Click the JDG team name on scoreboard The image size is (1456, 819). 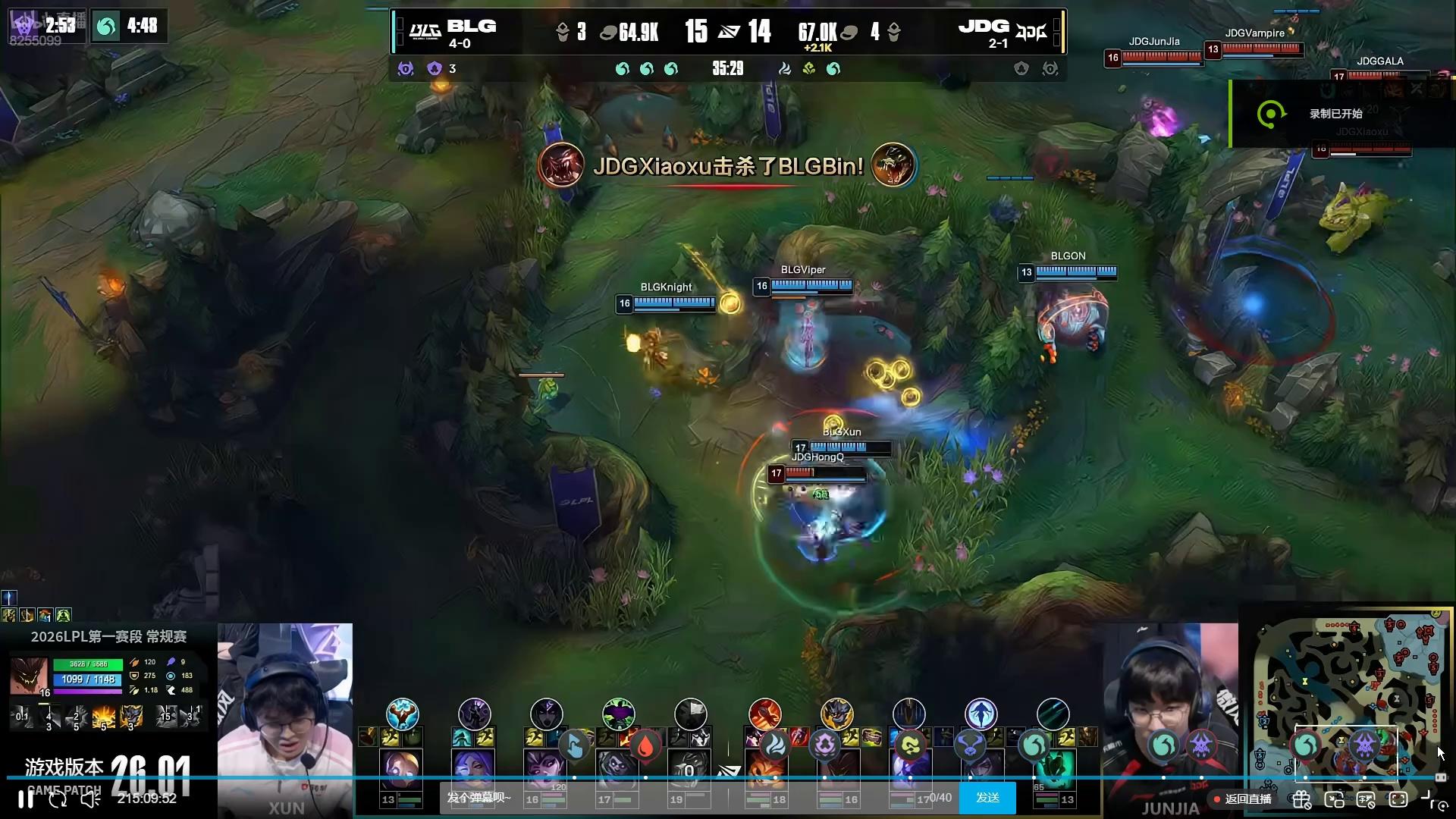(984, 27)
